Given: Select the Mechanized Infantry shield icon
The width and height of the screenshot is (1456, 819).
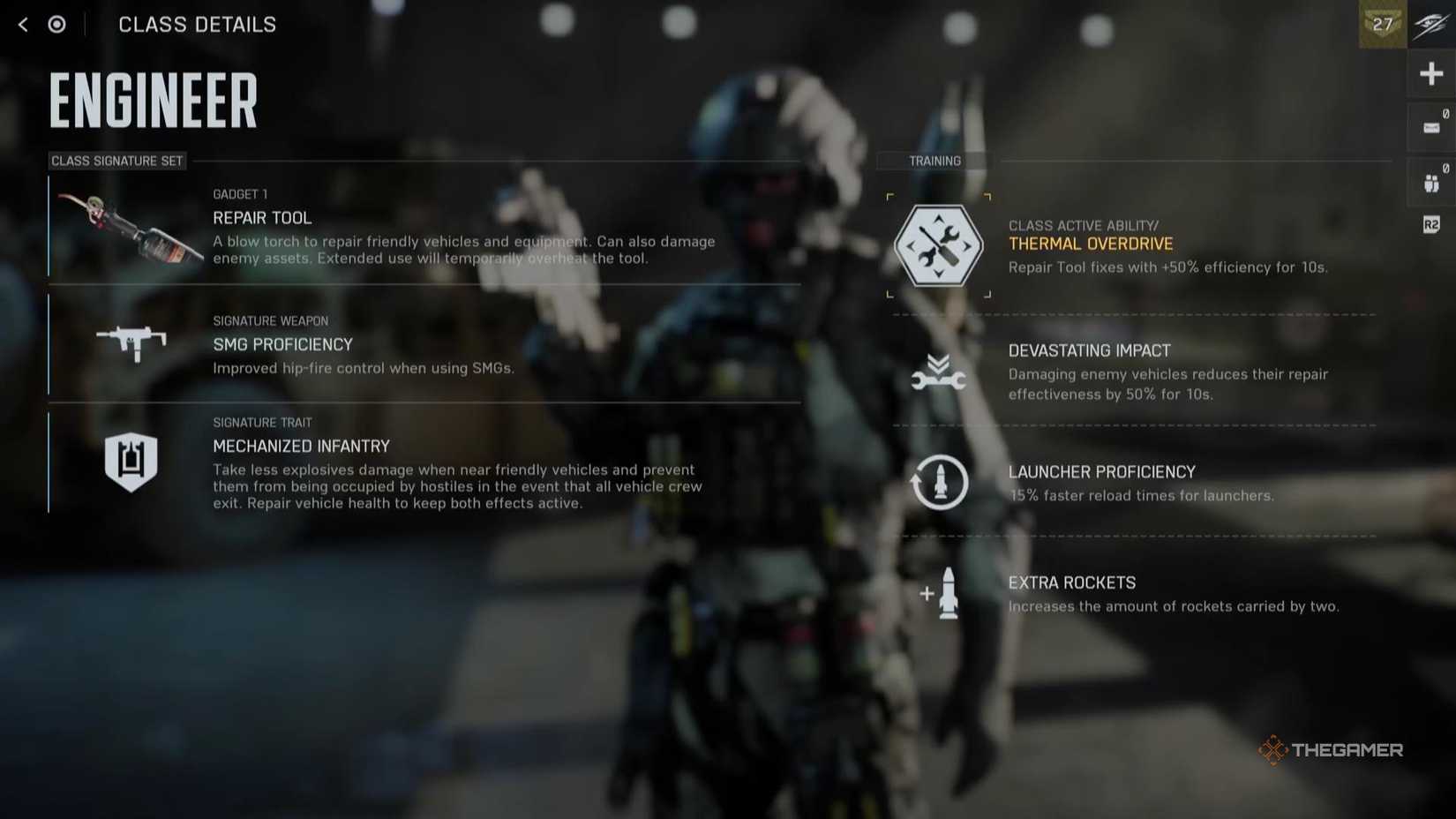Looking at the screenshot, I should click(x=131, y=461).
